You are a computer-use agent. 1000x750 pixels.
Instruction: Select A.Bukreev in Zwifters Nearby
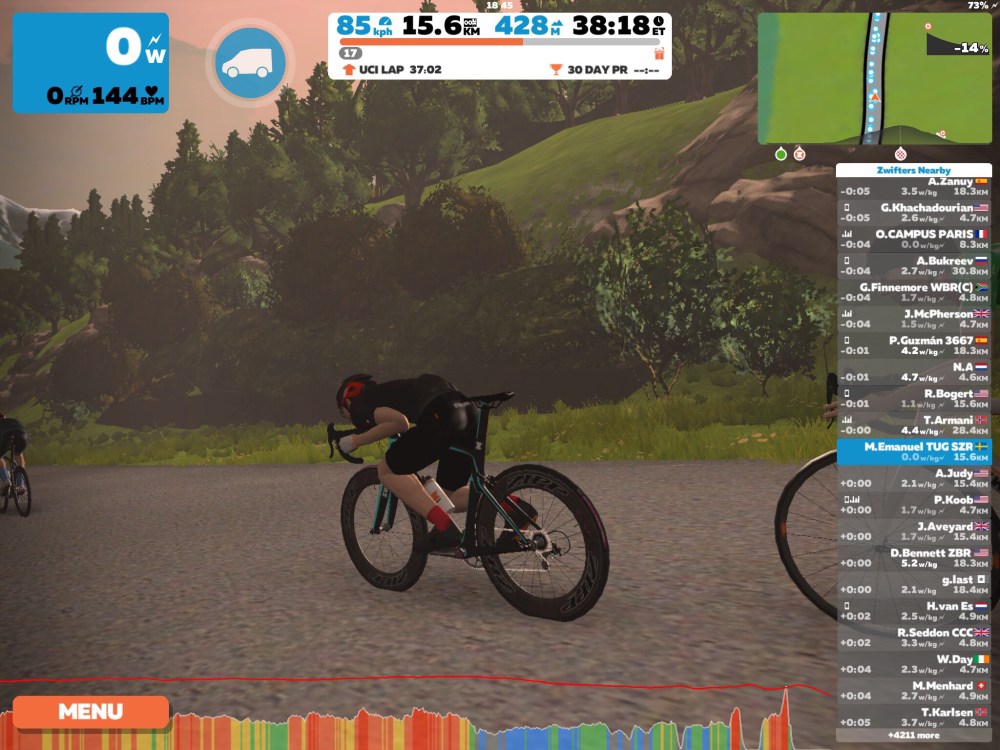(x=914, y=265)
